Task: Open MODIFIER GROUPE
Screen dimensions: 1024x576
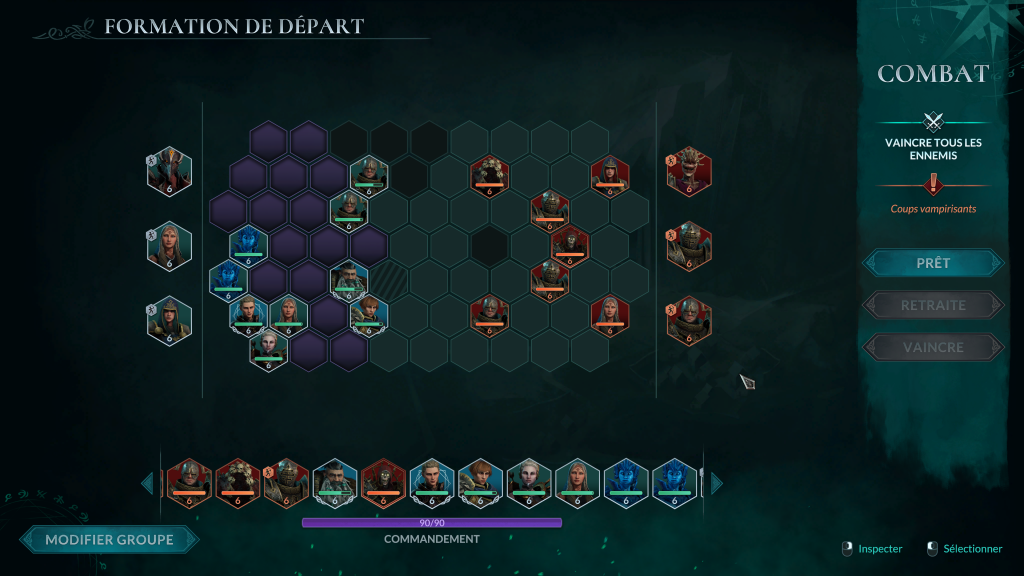Action: [x=109, y=540]
